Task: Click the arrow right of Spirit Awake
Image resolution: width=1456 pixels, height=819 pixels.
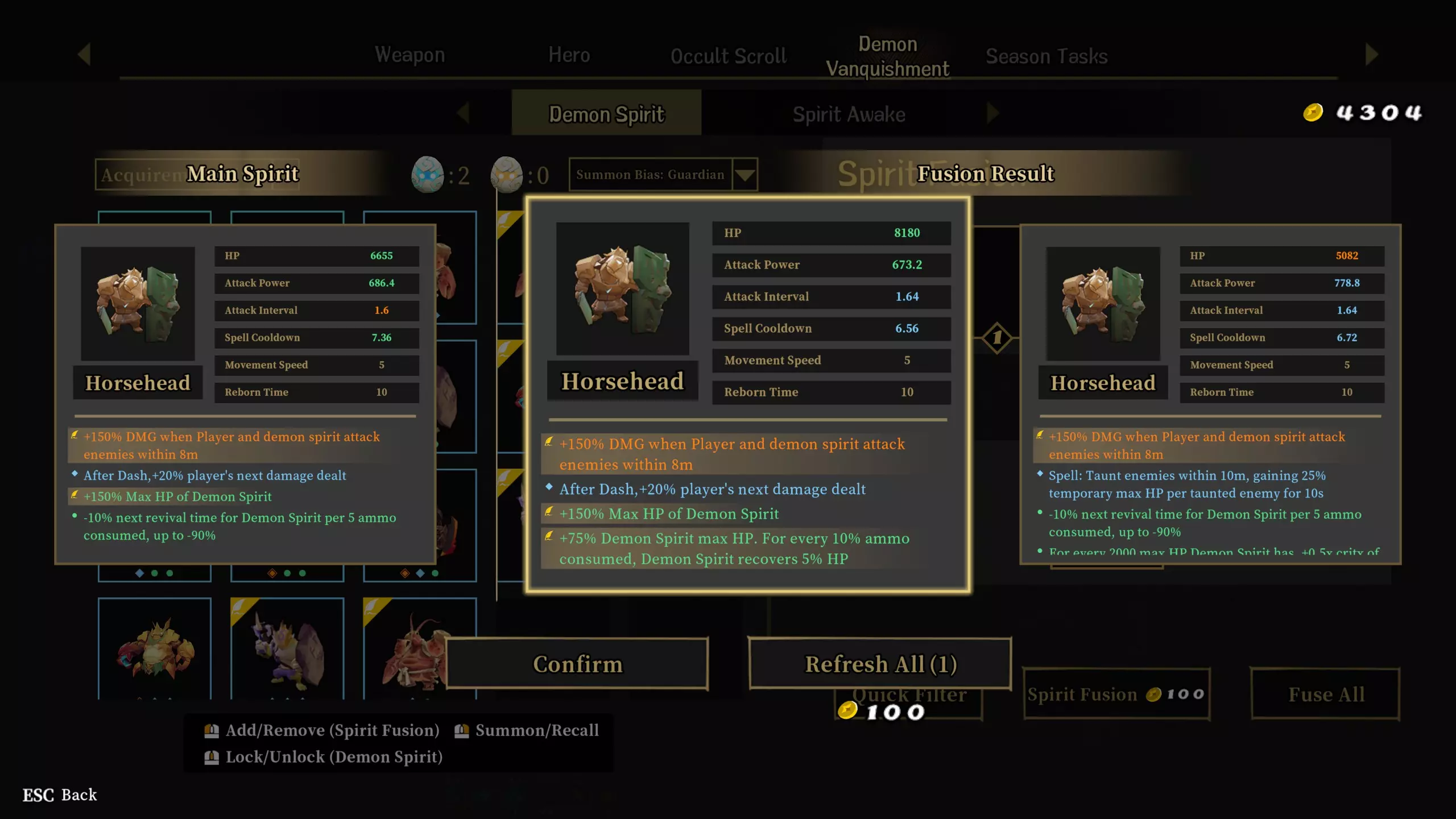Action: click(992, 113)
